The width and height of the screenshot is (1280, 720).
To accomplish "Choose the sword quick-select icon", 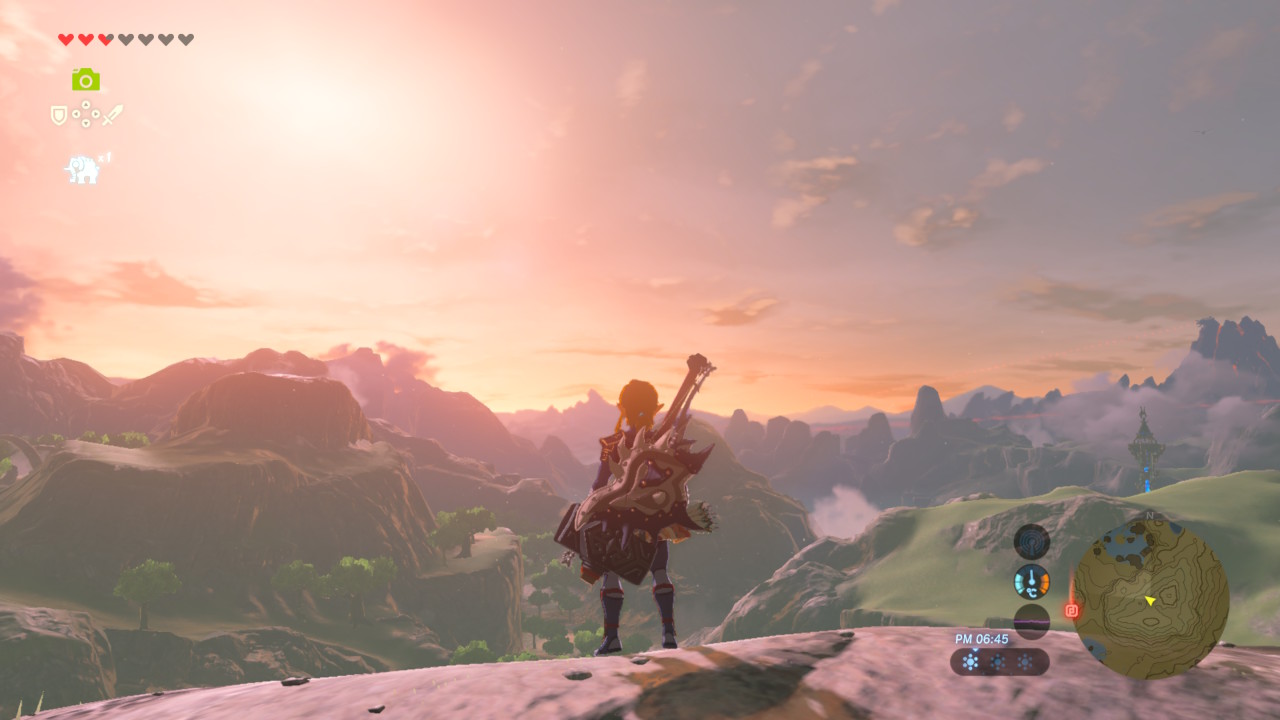I will 112,115.
